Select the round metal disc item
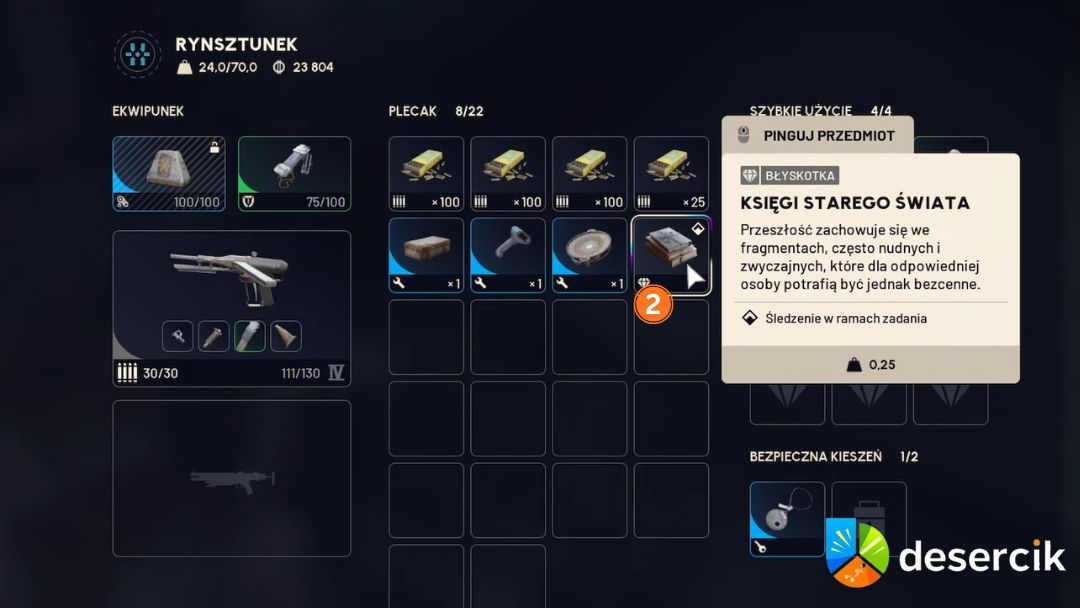The image size is (1080, 608). pyautogui.click(x=590, y=255)
